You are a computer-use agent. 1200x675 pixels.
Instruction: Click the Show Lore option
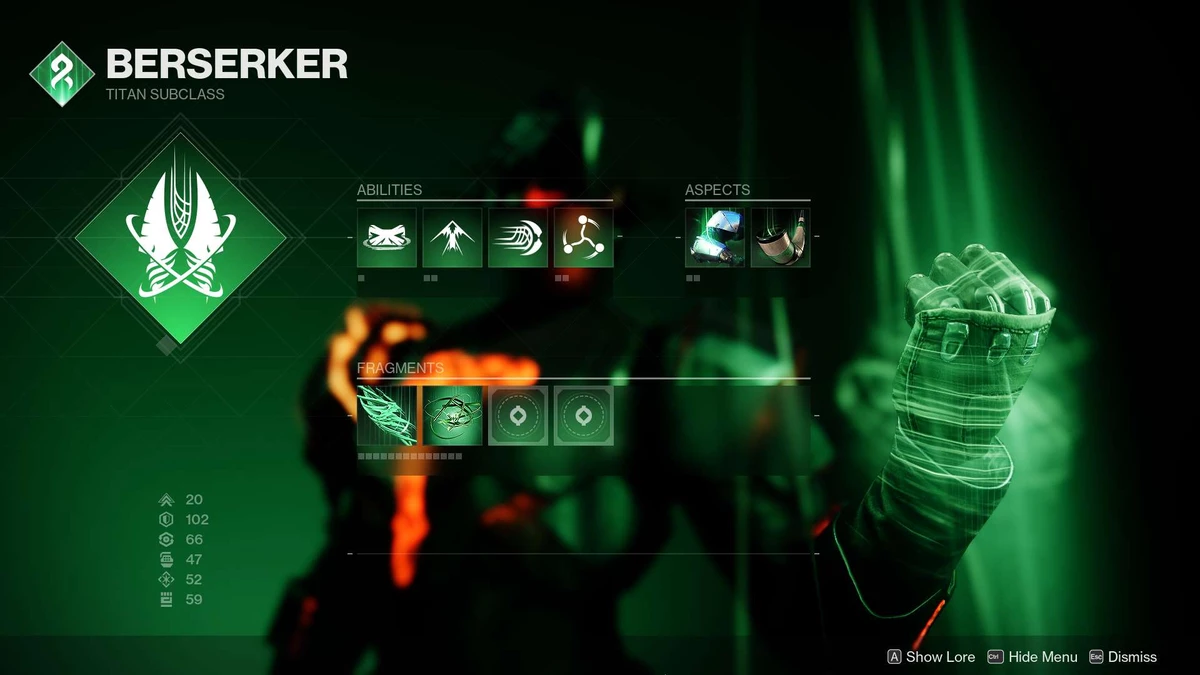pyautogui.click(x=931, y=657)
